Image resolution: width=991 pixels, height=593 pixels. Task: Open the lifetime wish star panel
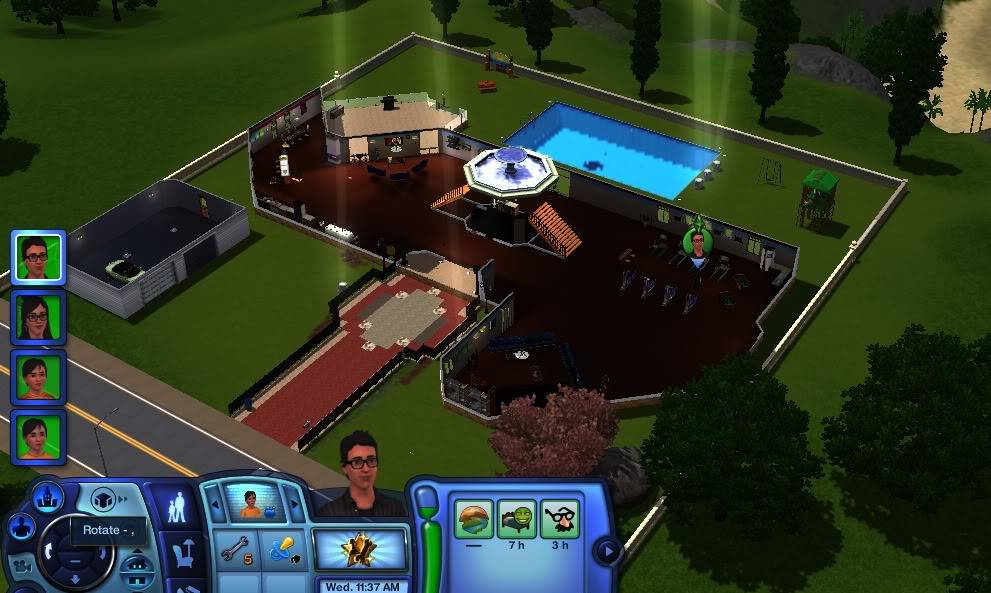(360, 549)
